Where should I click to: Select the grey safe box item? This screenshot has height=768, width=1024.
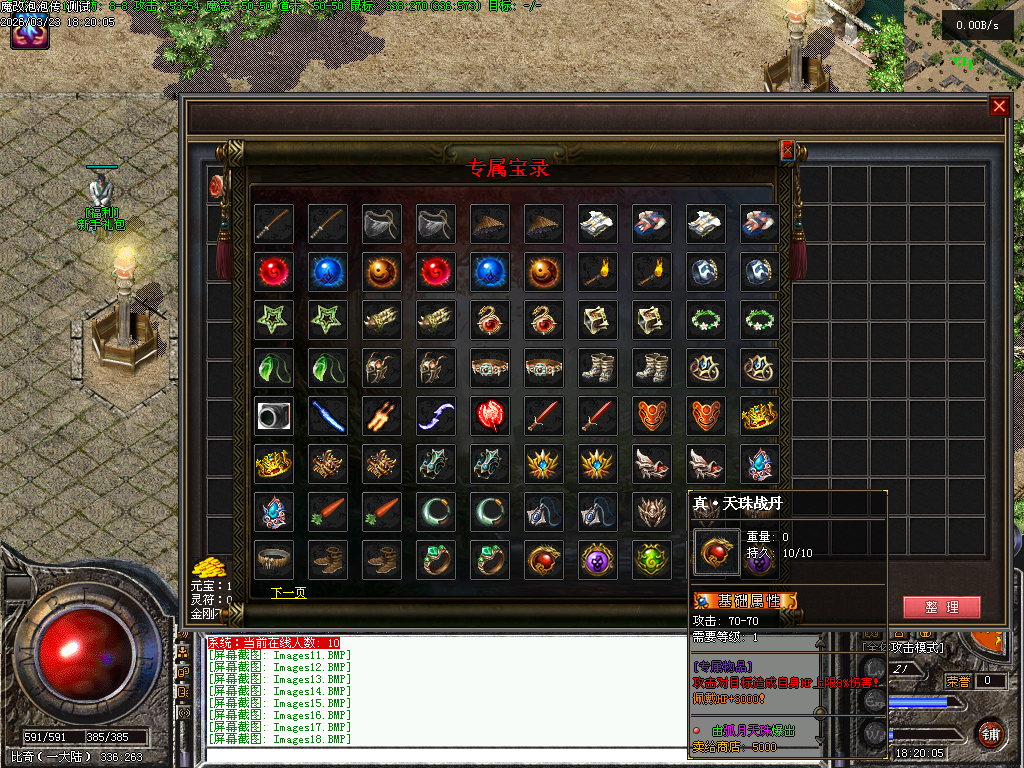273,416
